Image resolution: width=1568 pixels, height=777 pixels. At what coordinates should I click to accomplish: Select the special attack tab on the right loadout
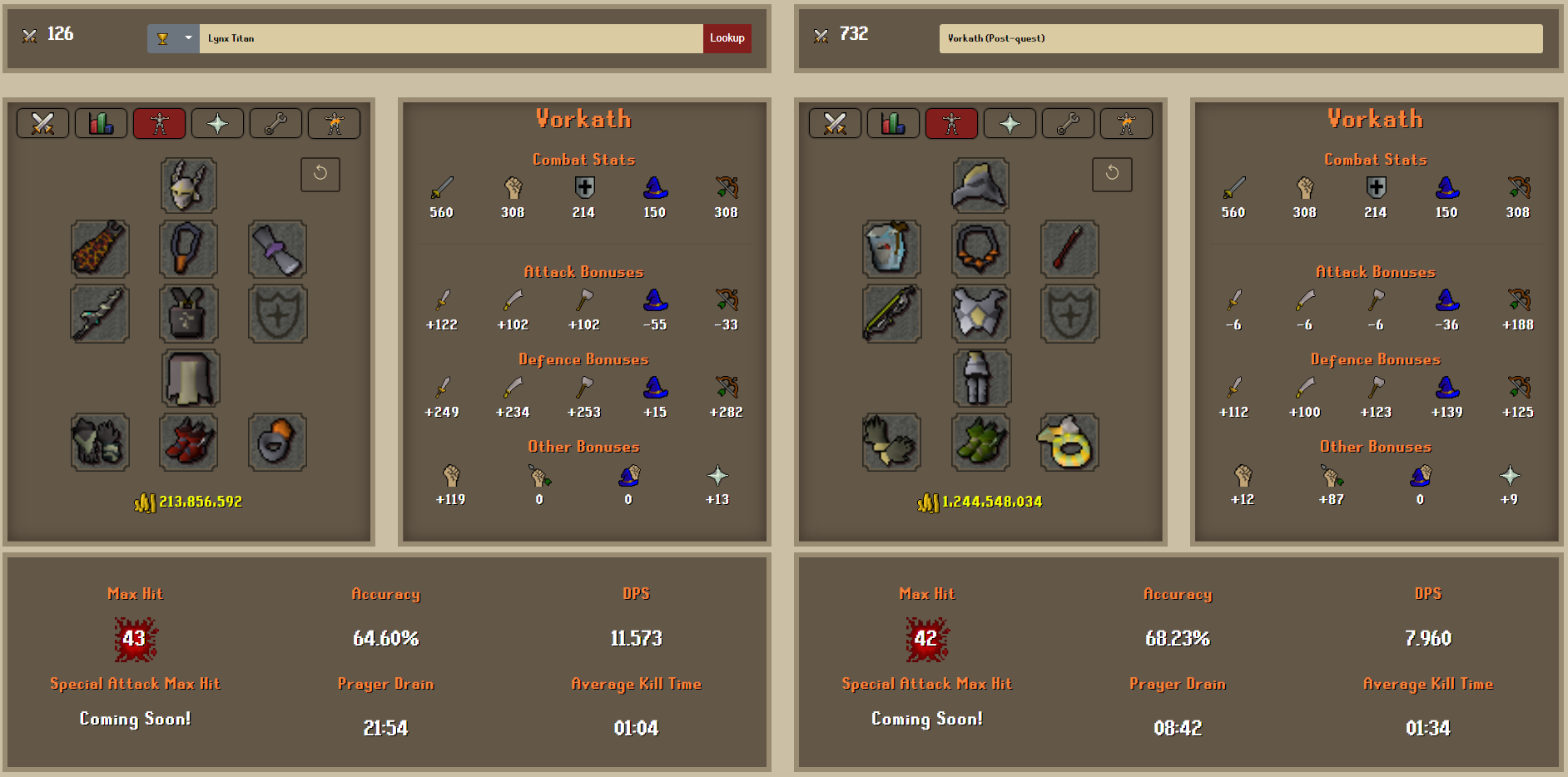tap(1126, 122)
